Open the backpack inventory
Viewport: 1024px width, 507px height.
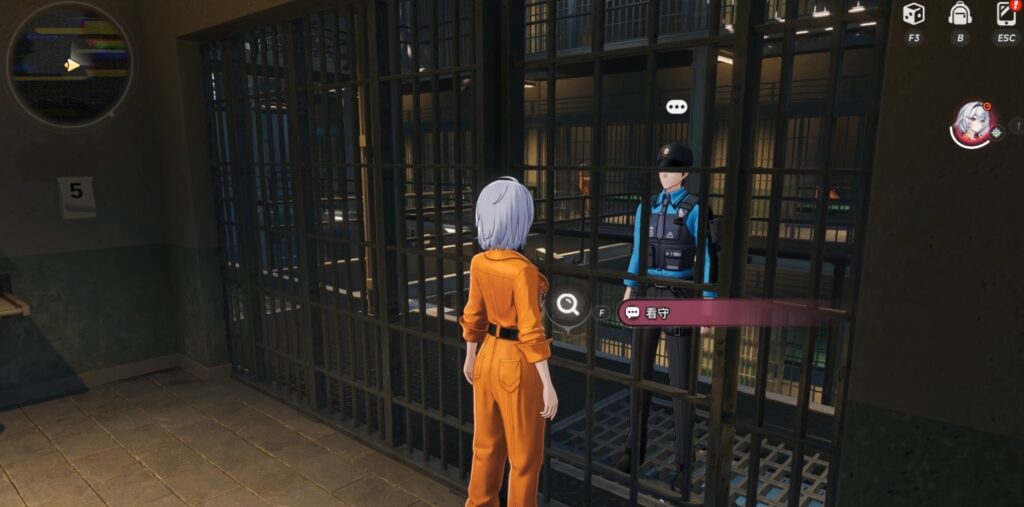[960, 14]
